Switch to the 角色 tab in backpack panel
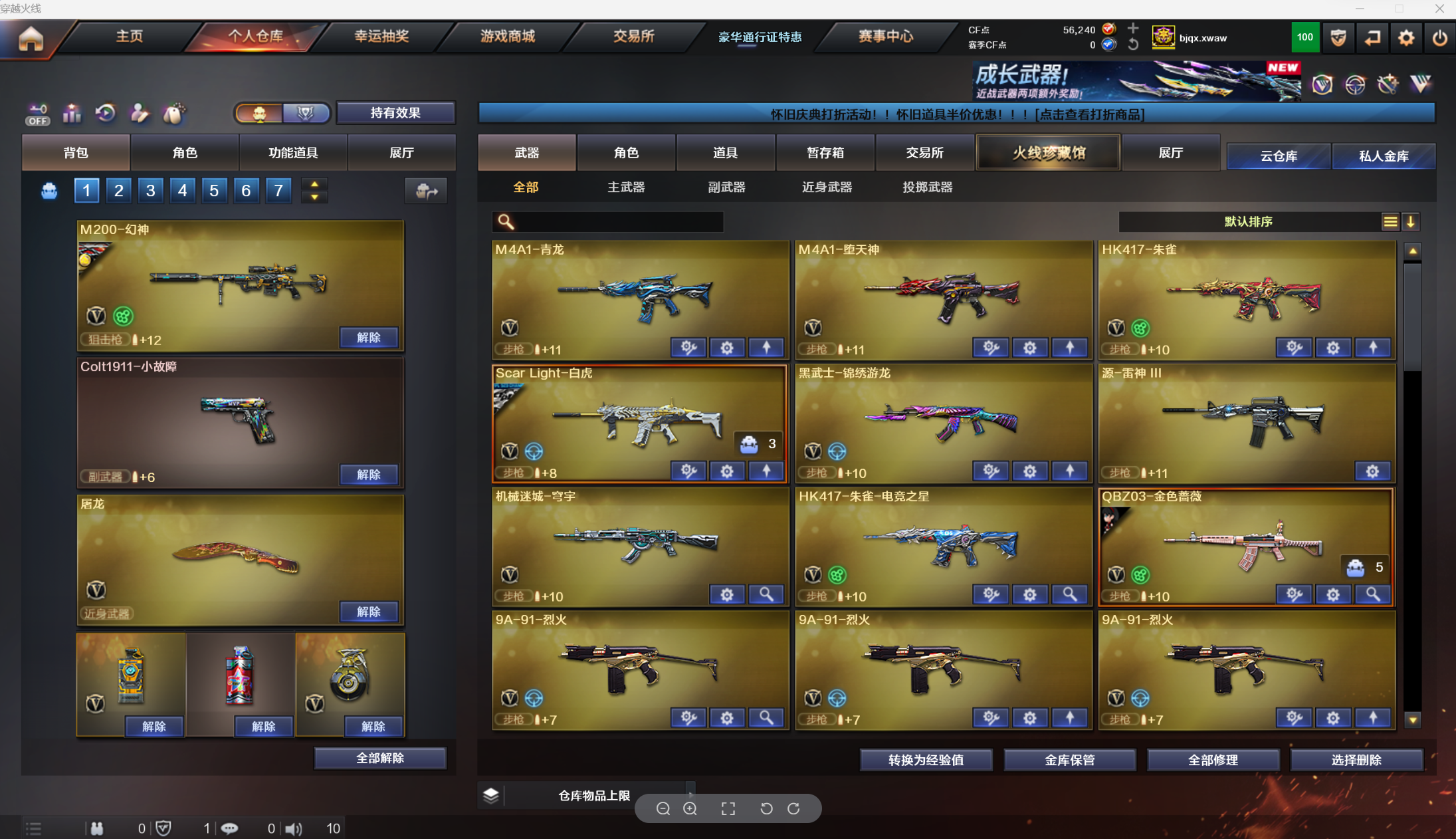 click(185, 153)
